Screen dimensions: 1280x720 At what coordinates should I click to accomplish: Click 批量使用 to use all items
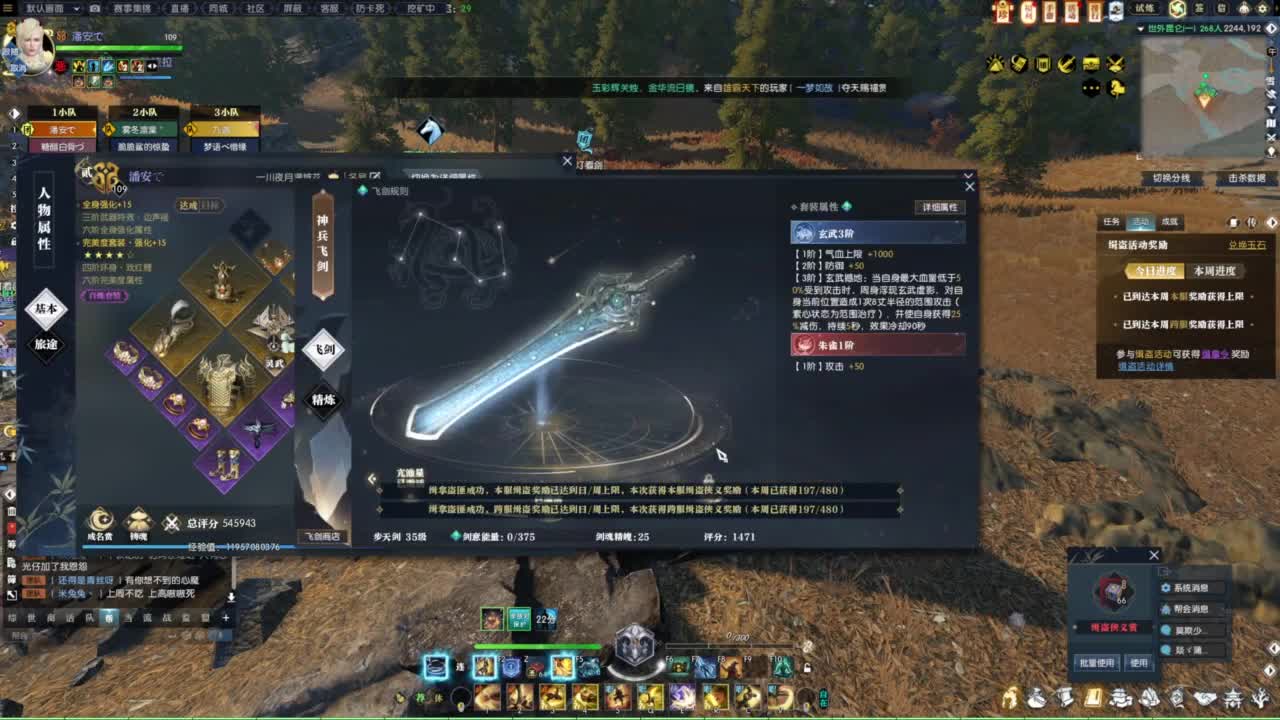pyautogui.click(x=1096, y=662)
